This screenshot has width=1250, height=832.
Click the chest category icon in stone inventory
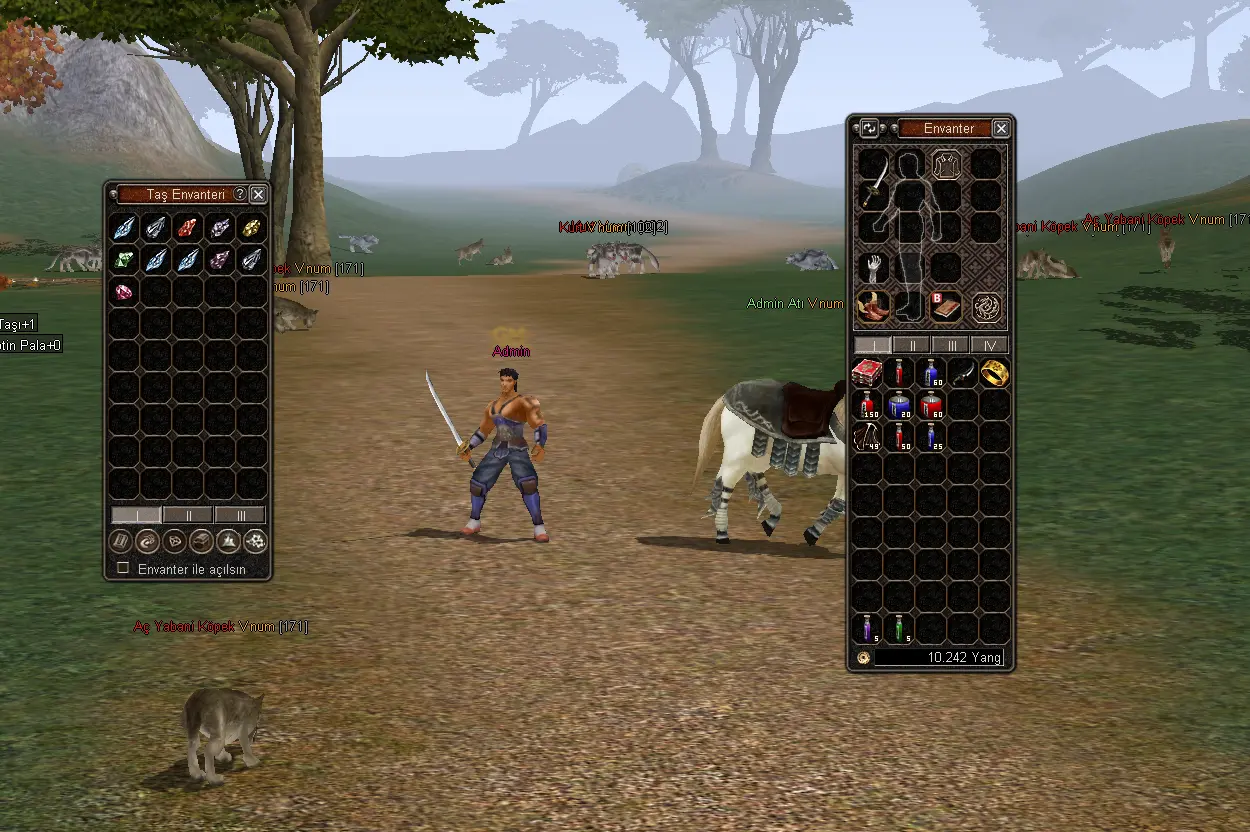pyautogui.click(x=202, y=541)
